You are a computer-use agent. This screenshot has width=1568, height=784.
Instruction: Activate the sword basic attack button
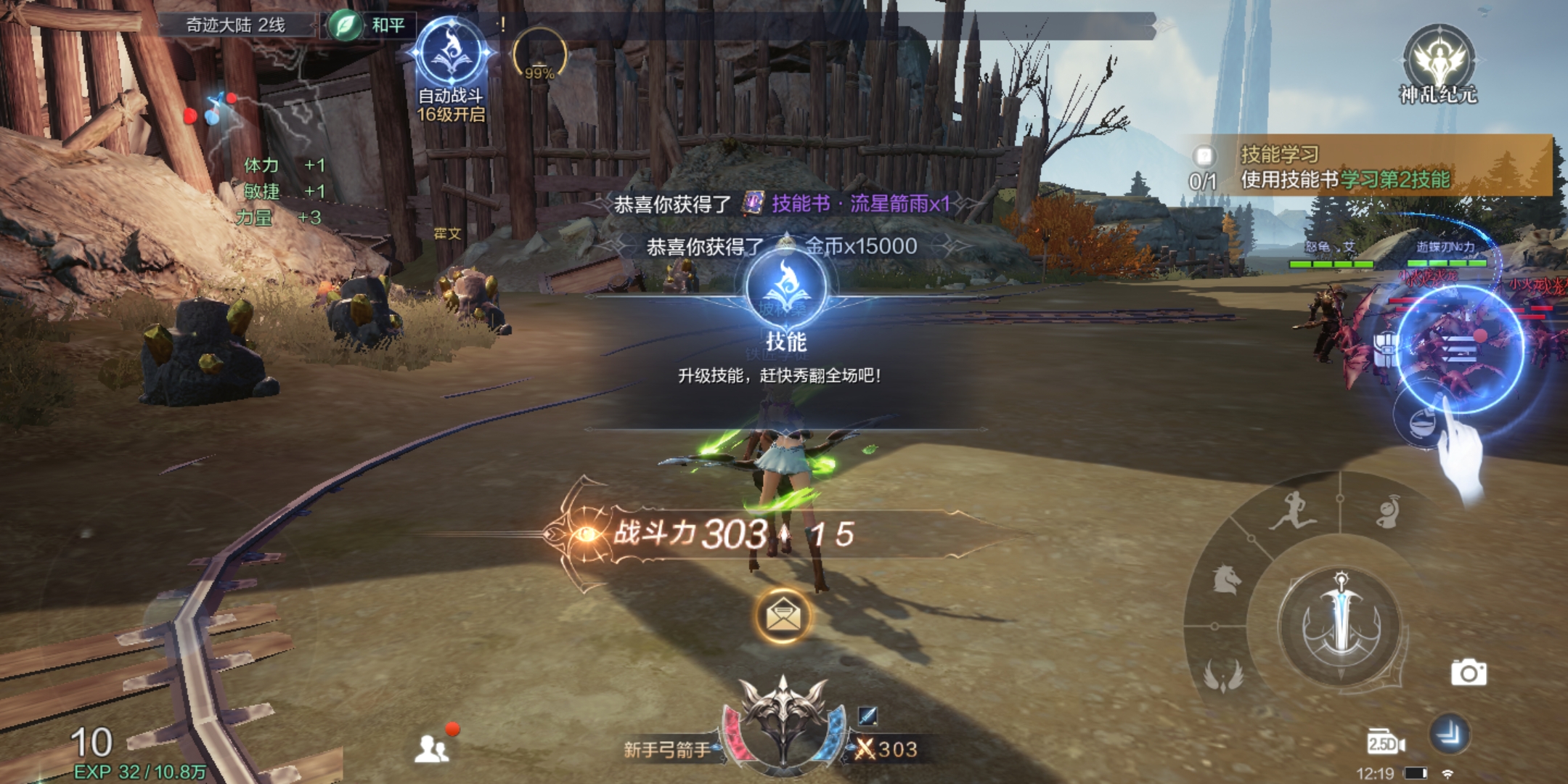click(1341, 626)
